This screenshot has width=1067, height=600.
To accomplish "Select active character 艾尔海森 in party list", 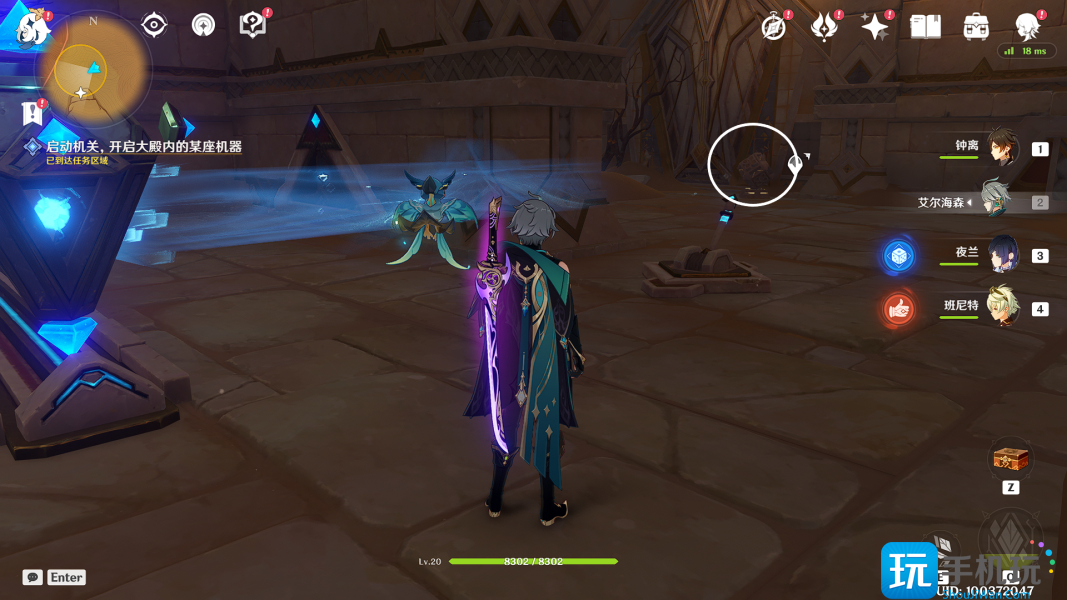I will coord(996,201).
